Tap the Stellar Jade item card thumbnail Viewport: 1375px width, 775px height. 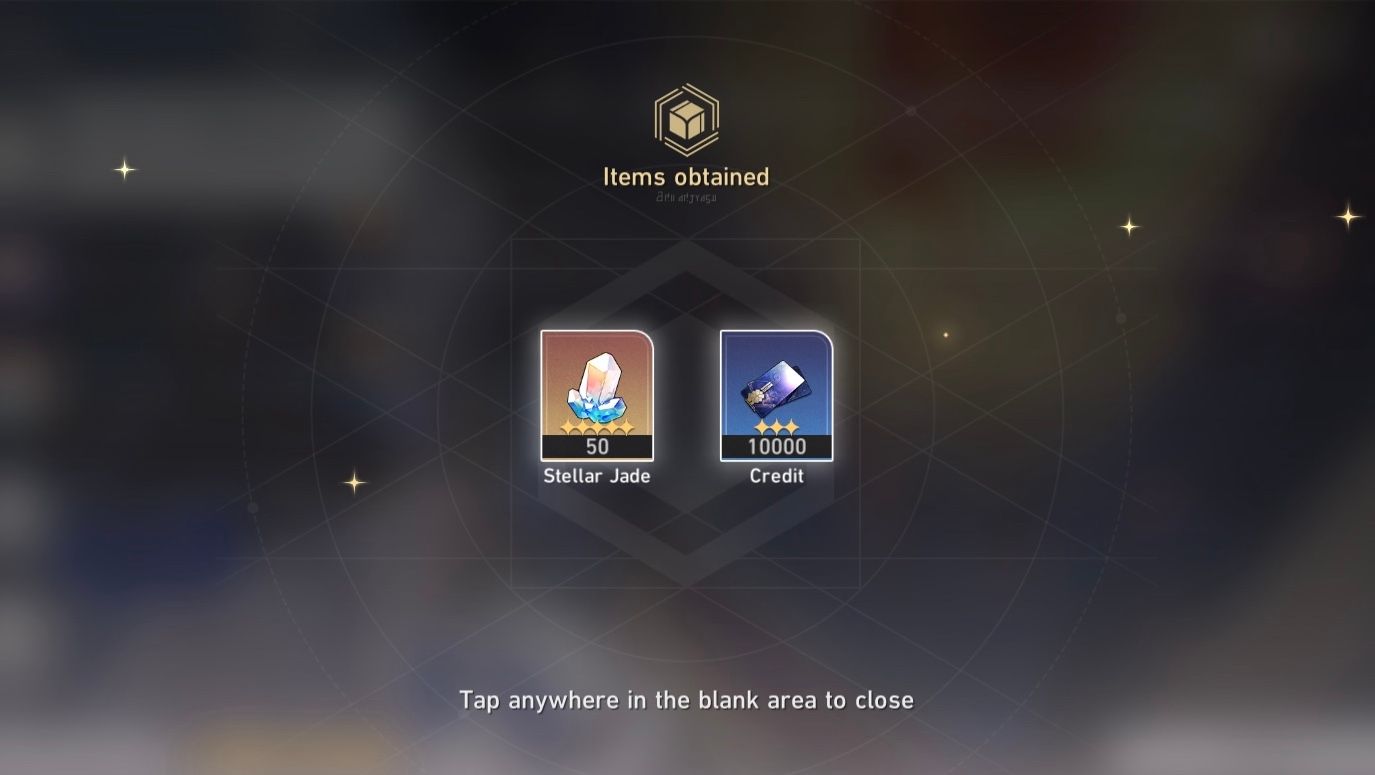[x=596, y=395]
